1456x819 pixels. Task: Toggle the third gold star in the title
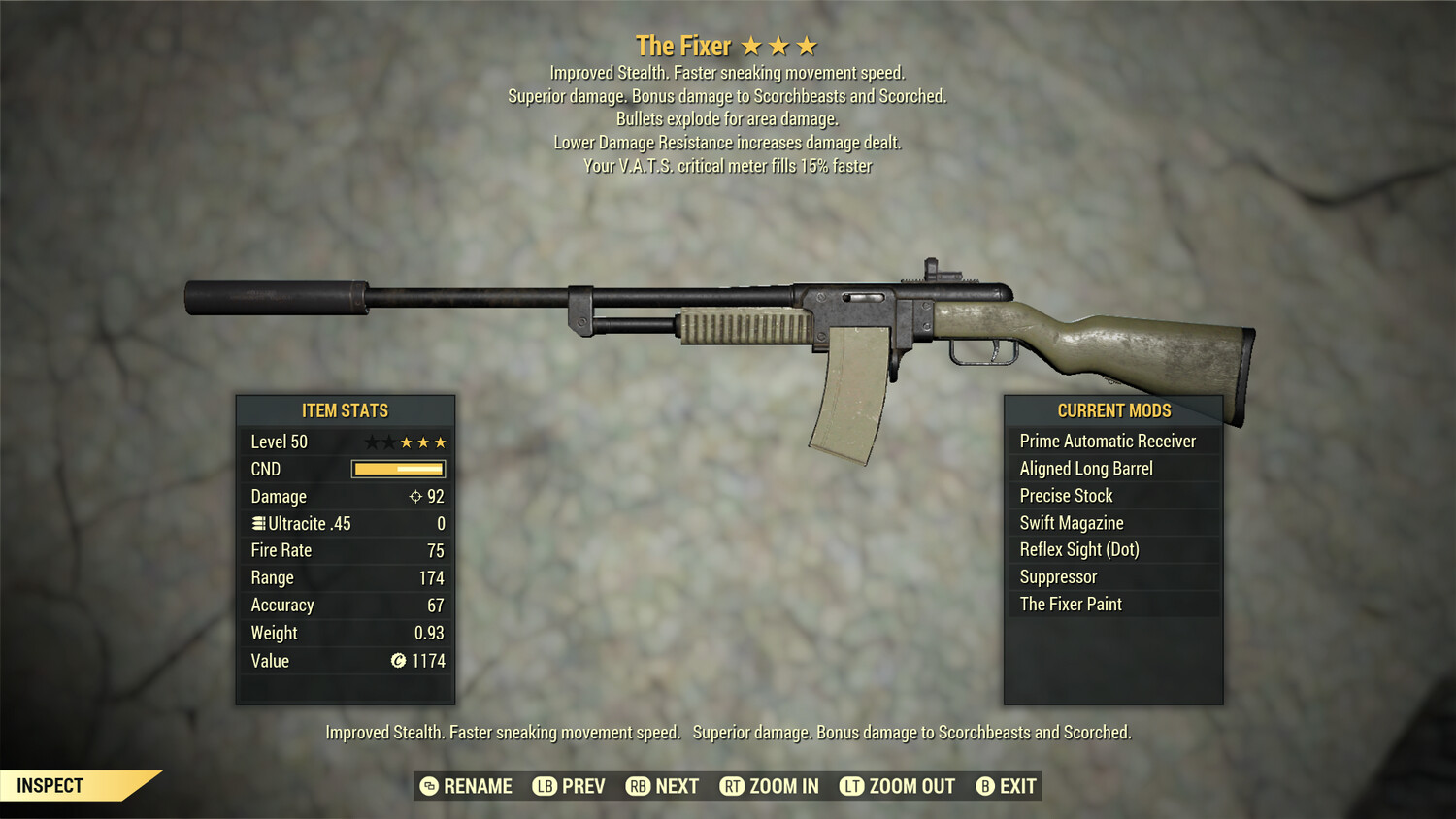[805, 45]
